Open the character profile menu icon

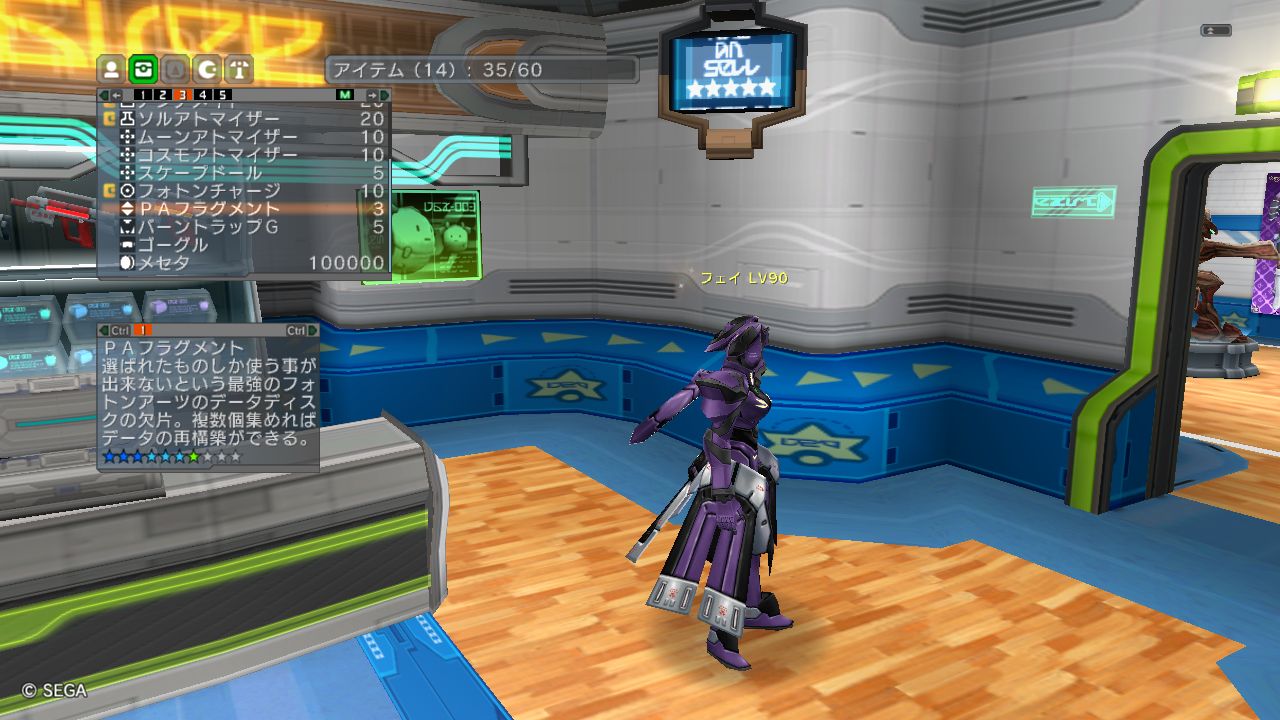[x=112, y=69]
